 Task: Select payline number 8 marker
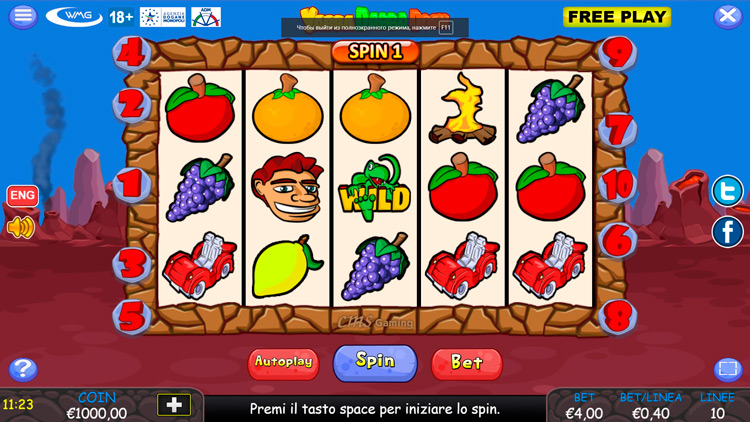click(619, 316)
